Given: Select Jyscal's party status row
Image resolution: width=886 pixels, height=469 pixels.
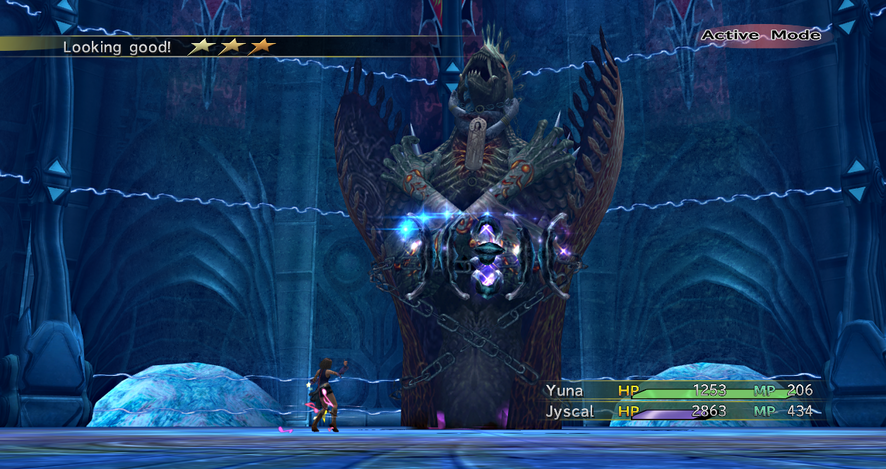Looking at the screenshot, I should click(x=680, y=411).
